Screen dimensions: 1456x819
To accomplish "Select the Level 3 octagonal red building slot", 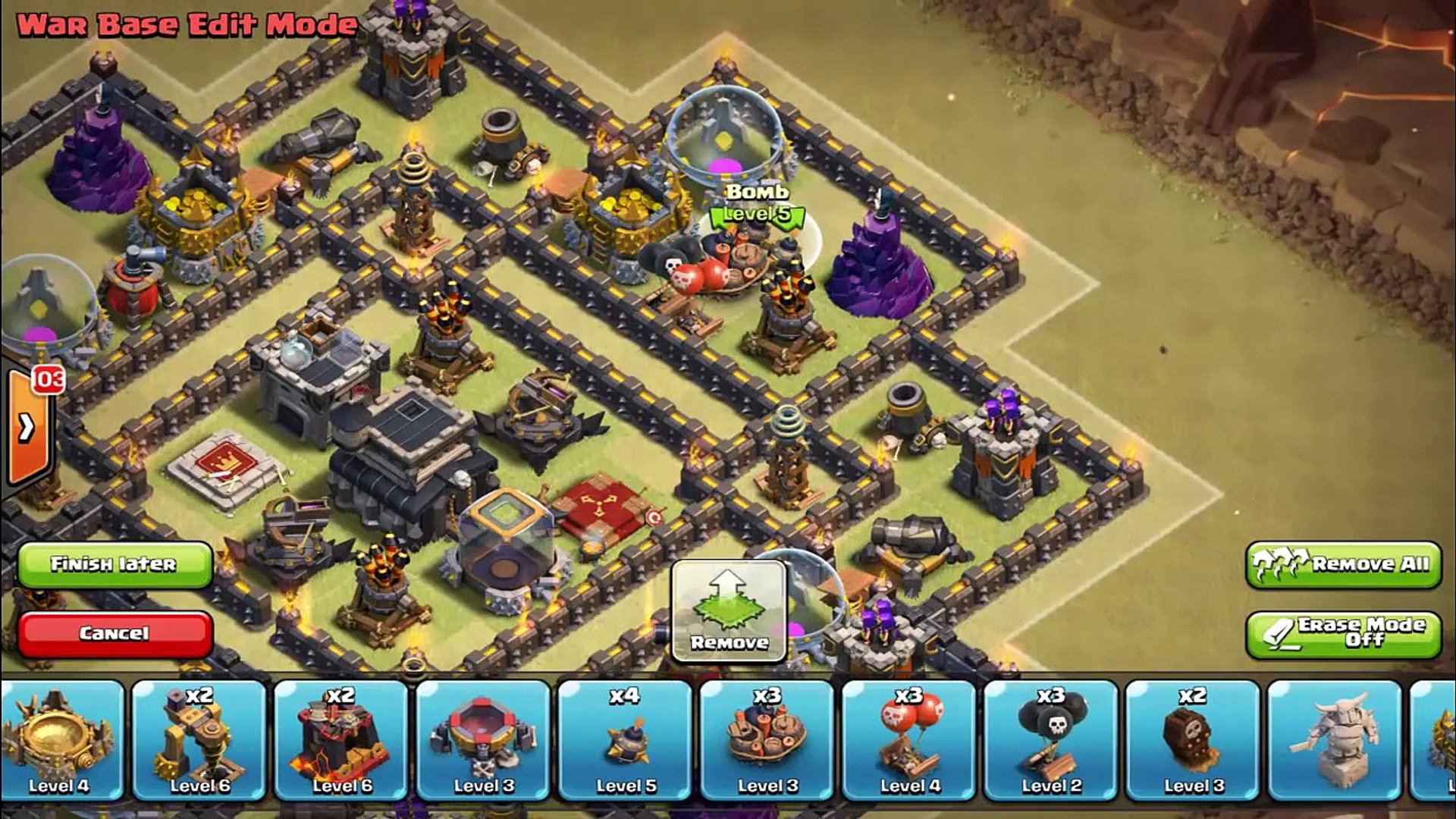I will pyautogui.click(x=484, y=740).
